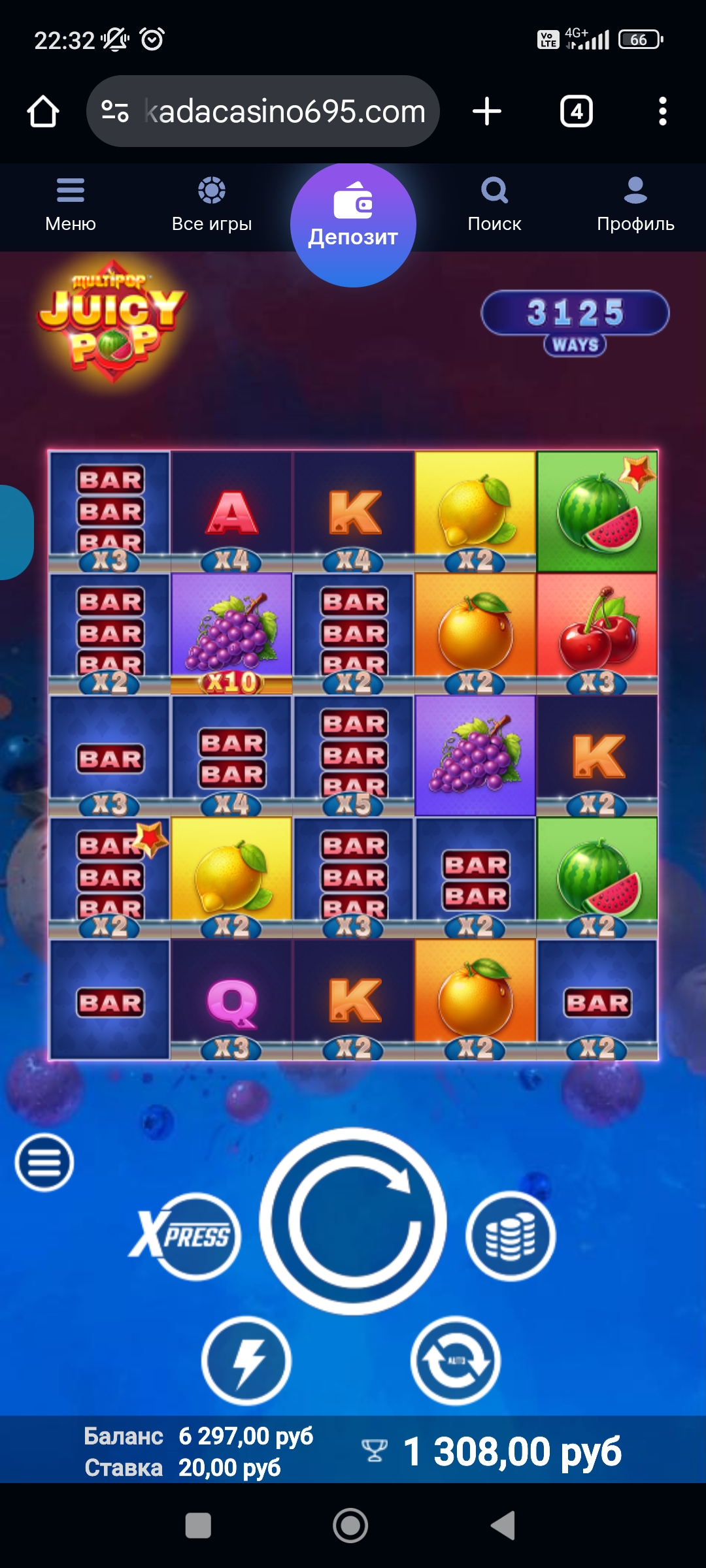
Task: Open the coin stack bet settings
Action: tap(510, 1236)
